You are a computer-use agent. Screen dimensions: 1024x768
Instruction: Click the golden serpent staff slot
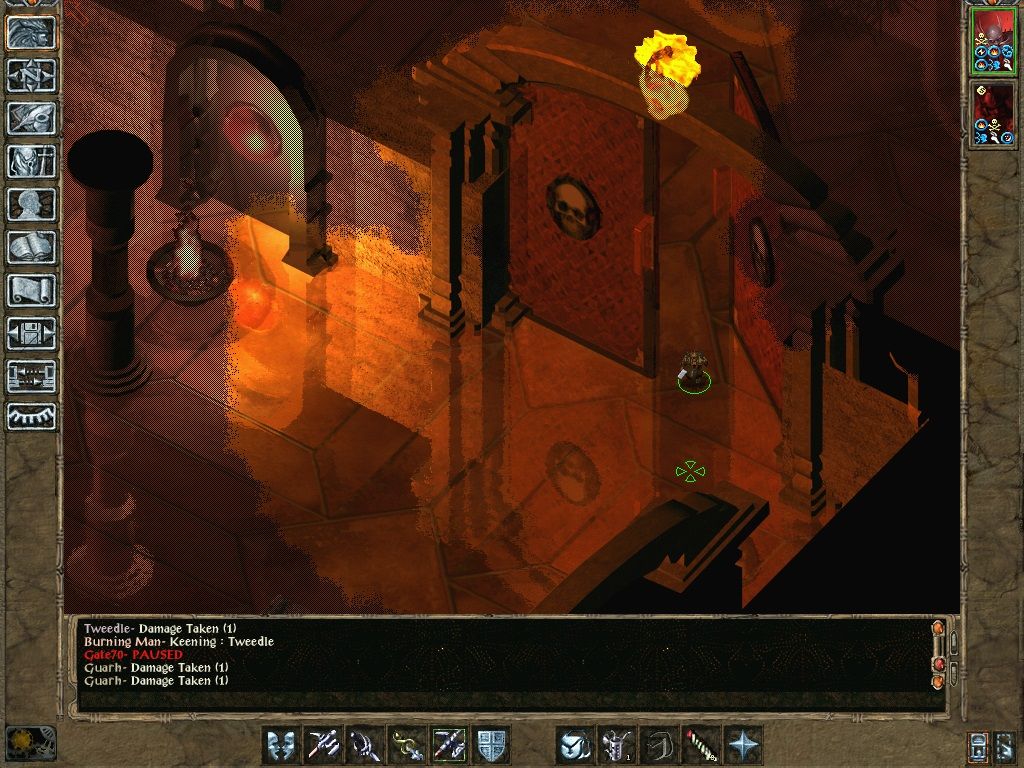pos(407,745)
